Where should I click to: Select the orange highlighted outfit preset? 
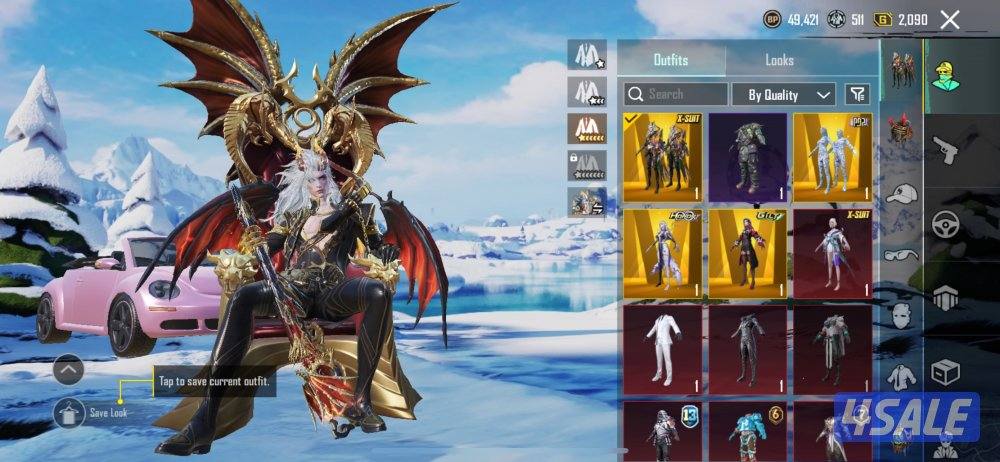(x=588, y=128)
